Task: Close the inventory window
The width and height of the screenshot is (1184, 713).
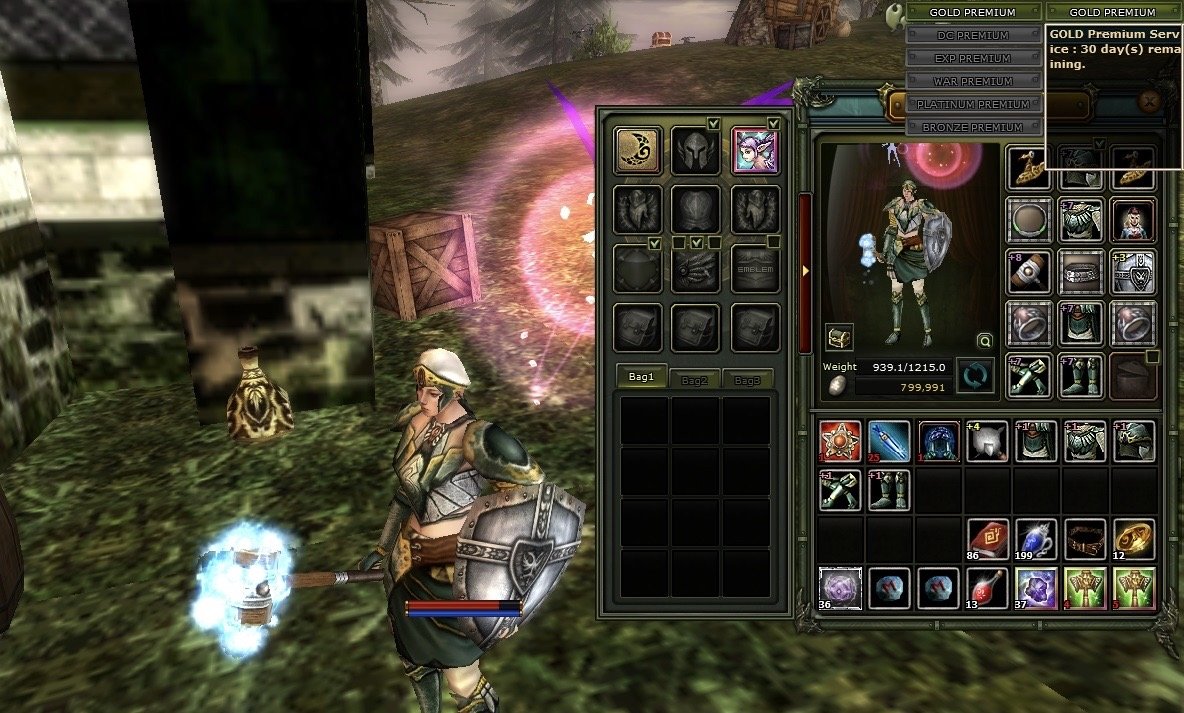Action: click(1150, 100)
